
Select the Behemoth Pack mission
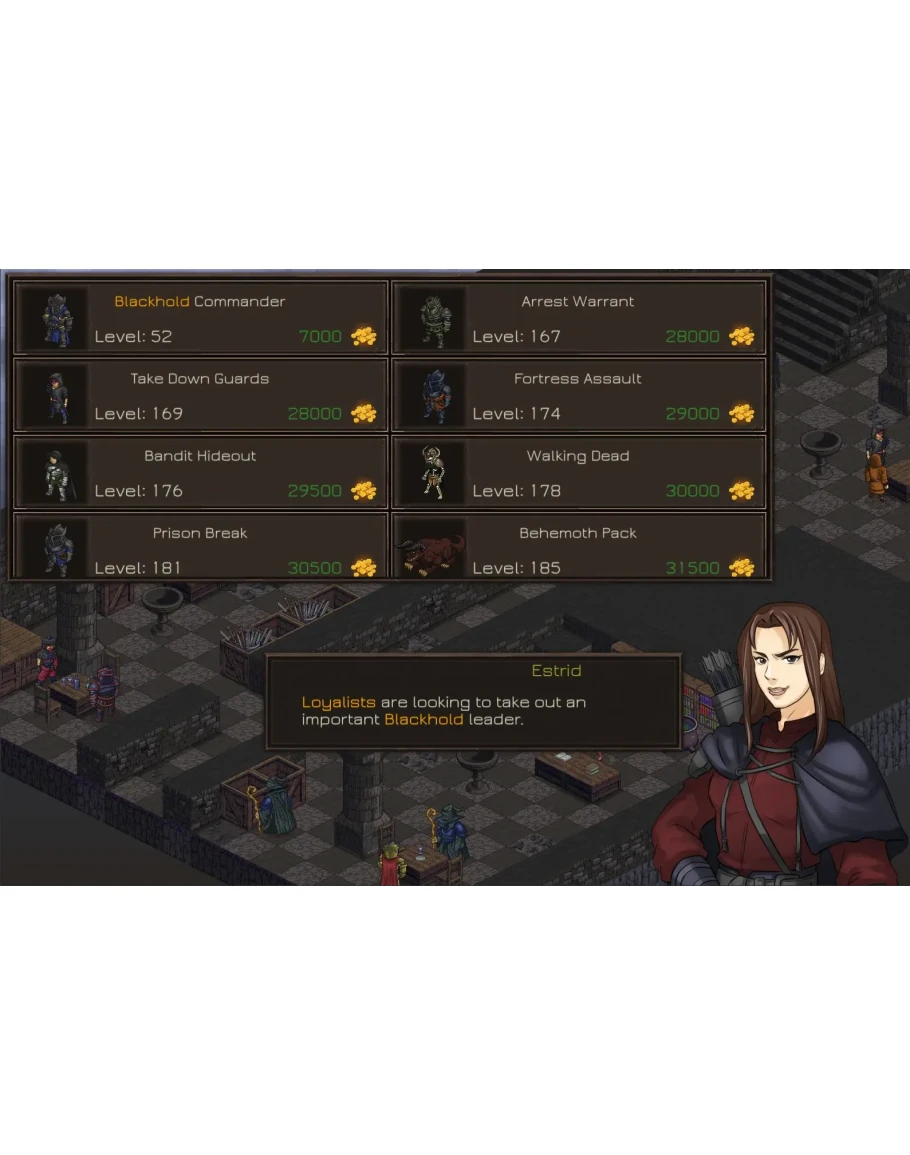[578, 546]
